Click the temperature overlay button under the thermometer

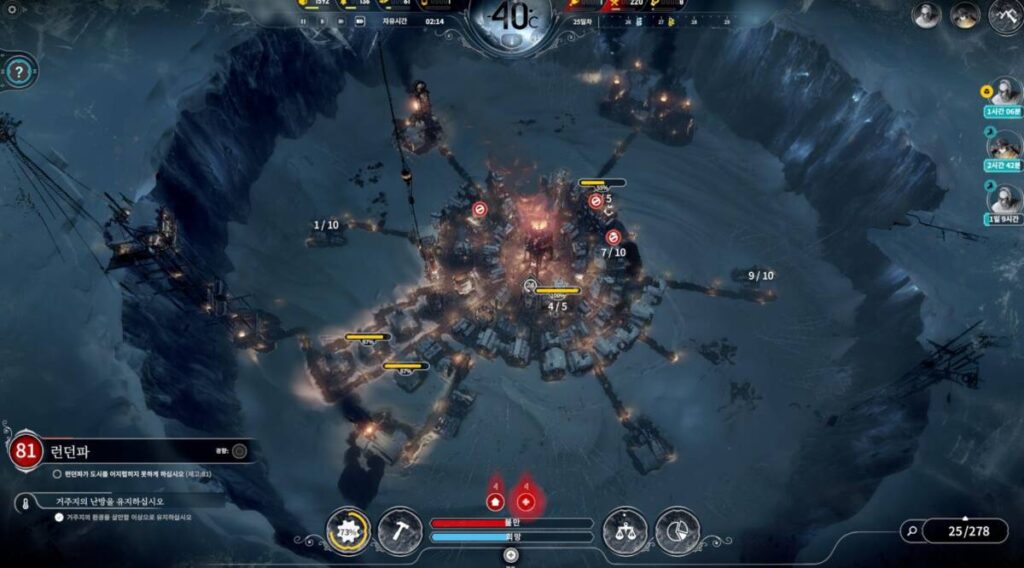click(512, 40)
